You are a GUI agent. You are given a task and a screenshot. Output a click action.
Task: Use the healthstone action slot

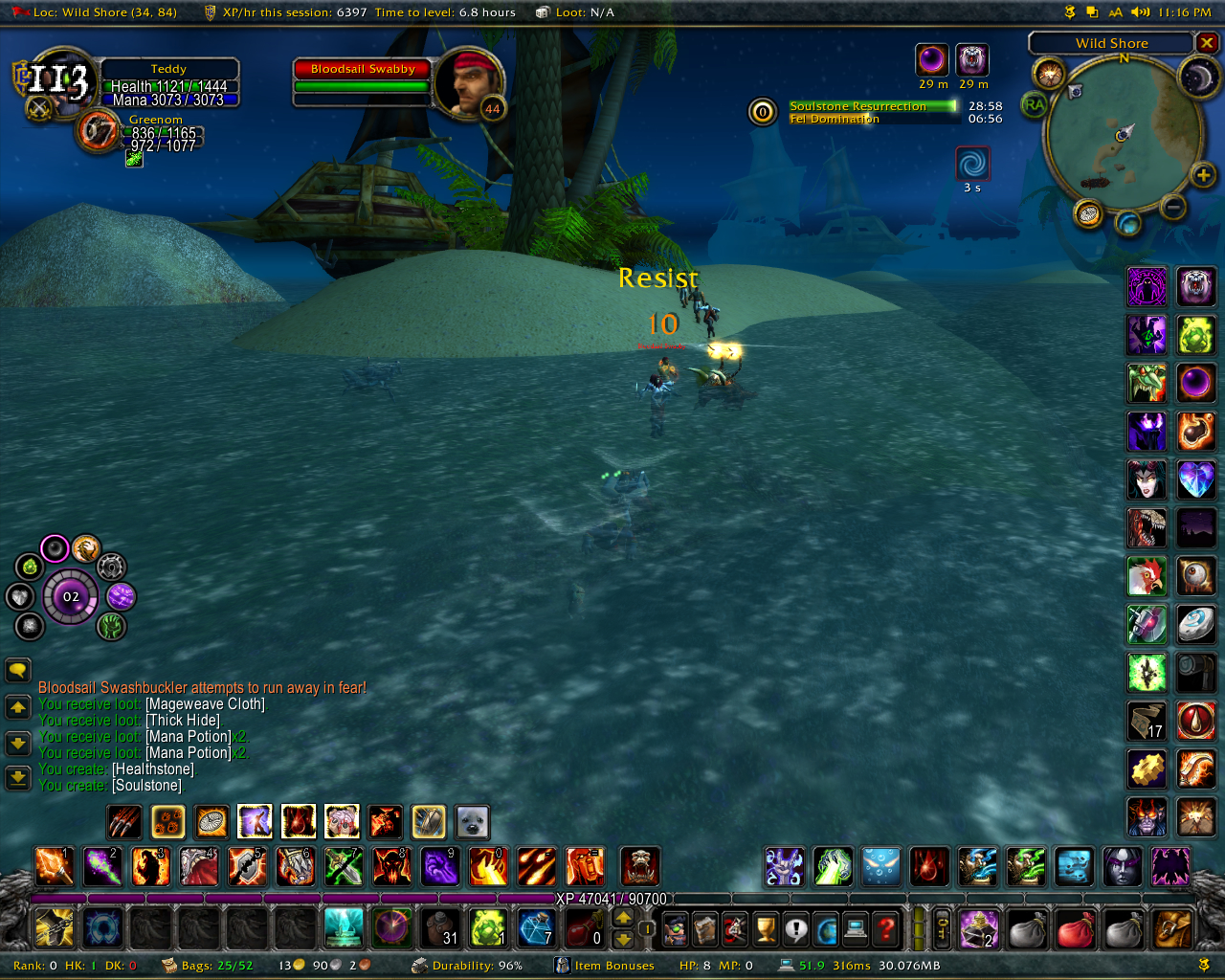[x=487, y=927]
